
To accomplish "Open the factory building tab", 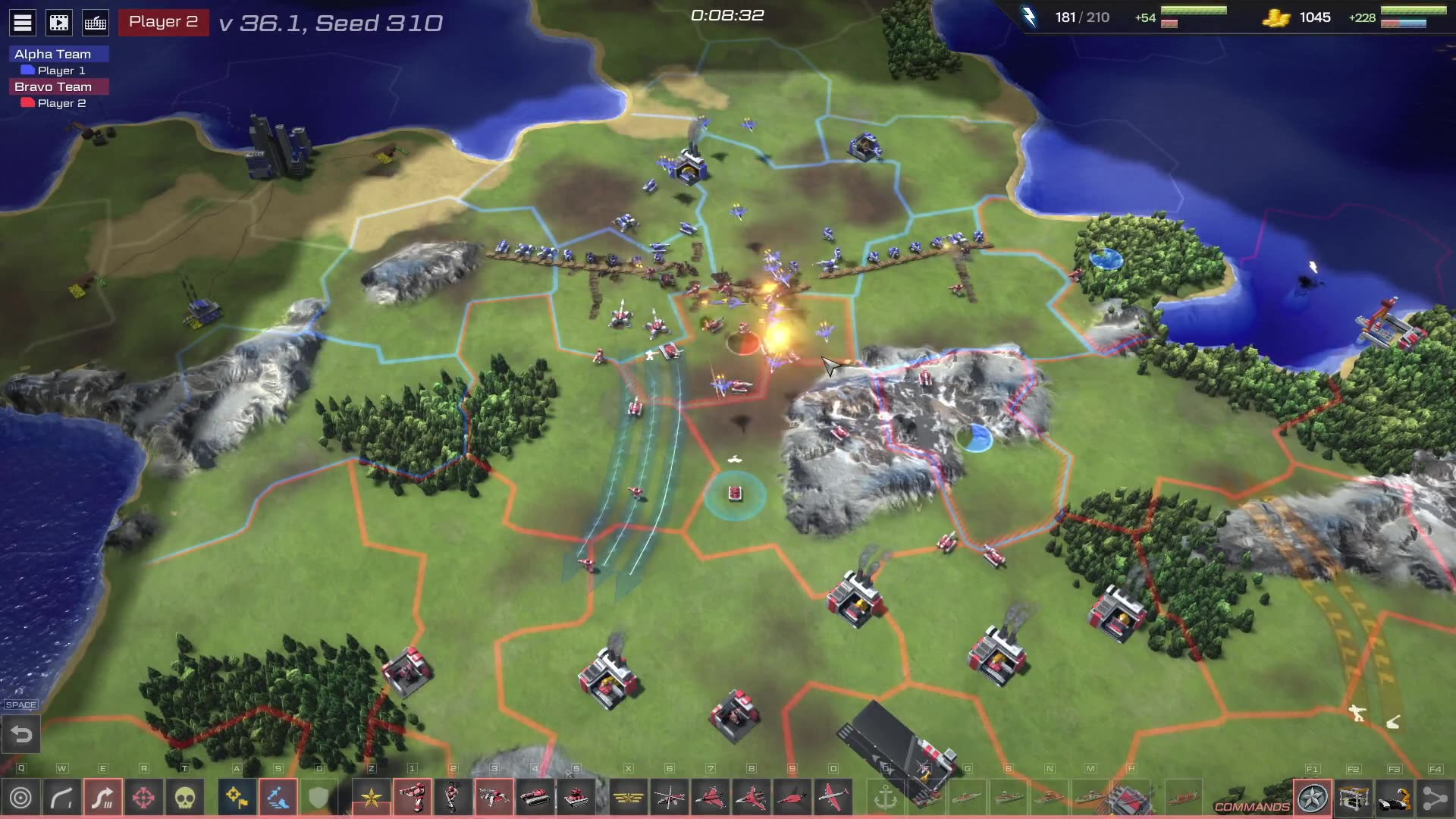I will point(1354,798).
